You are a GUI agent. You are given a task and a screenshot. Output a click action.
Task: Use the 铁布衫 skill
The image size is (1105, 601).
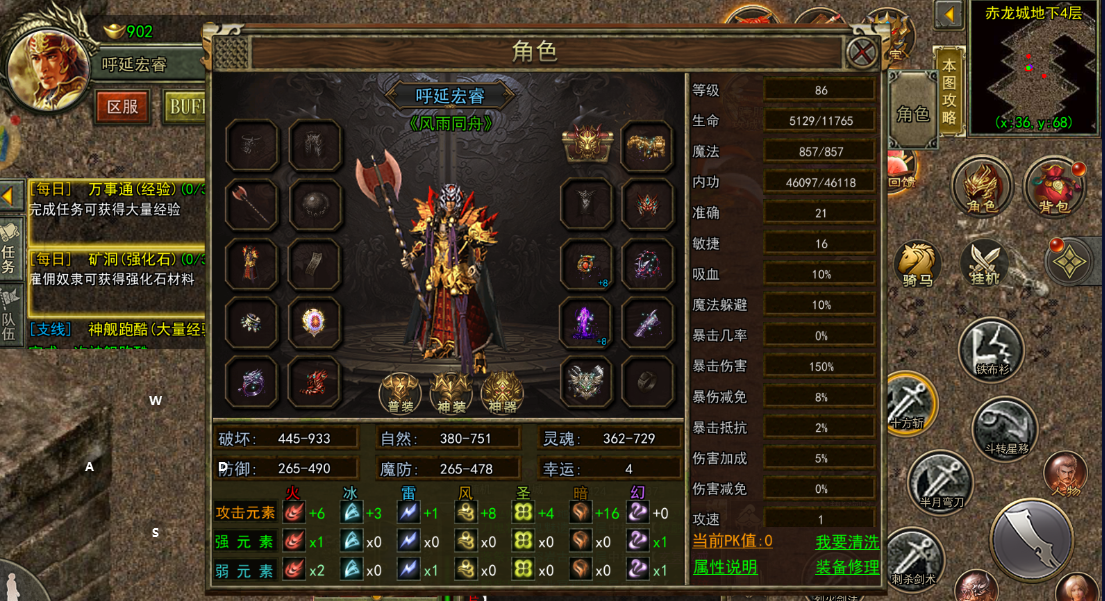pyautogui.click(x=990, y=350)
